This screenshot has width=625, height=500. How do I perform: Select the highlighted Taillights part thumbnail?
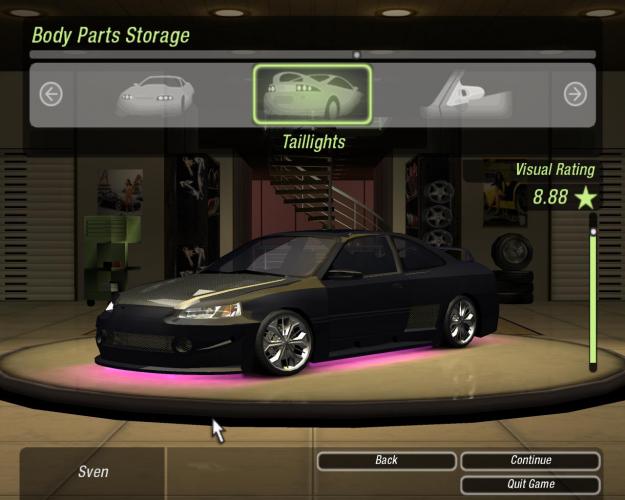coord(312,96)
